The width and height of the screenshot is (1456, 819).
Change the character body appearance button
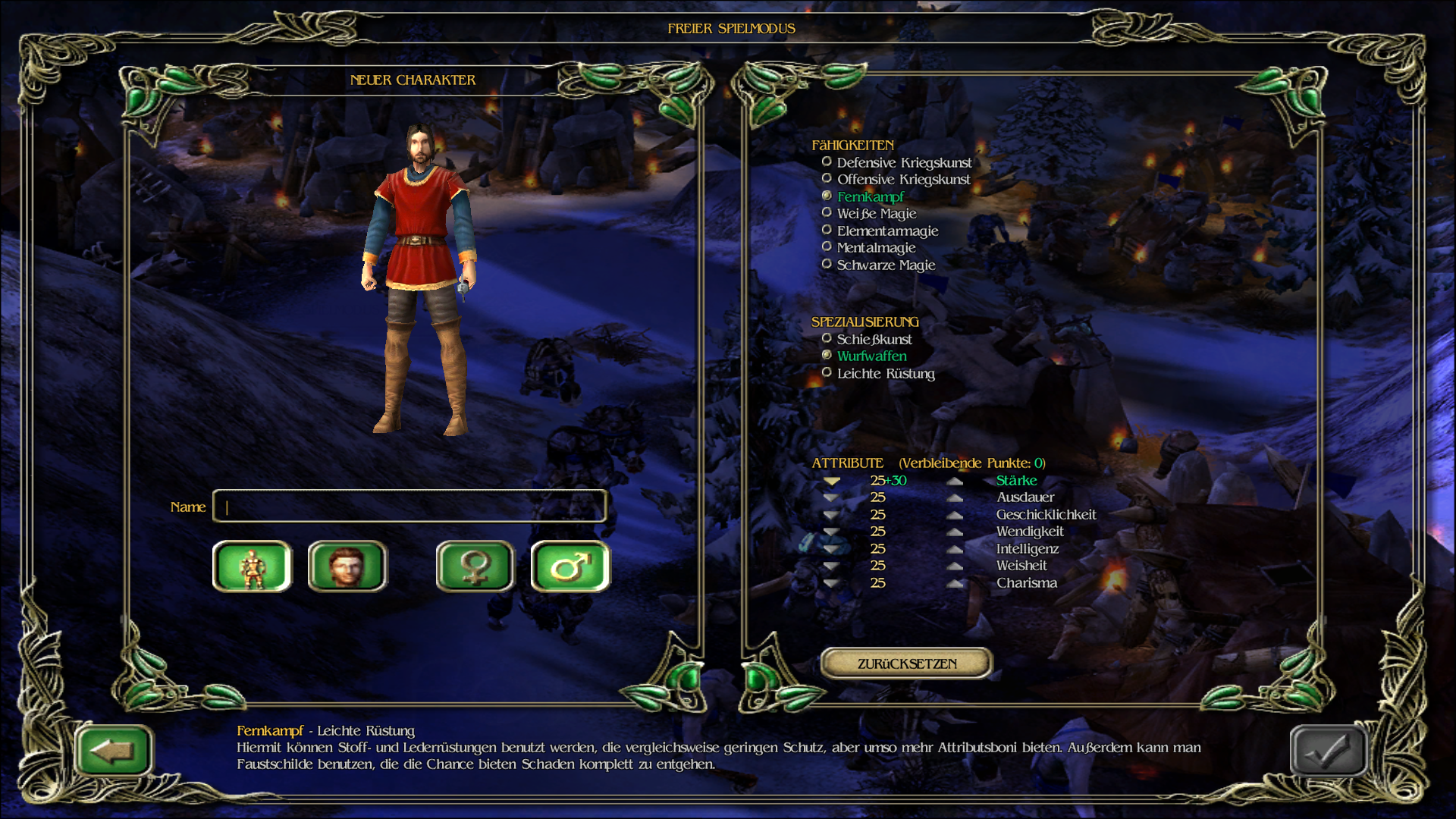[253, 566]
